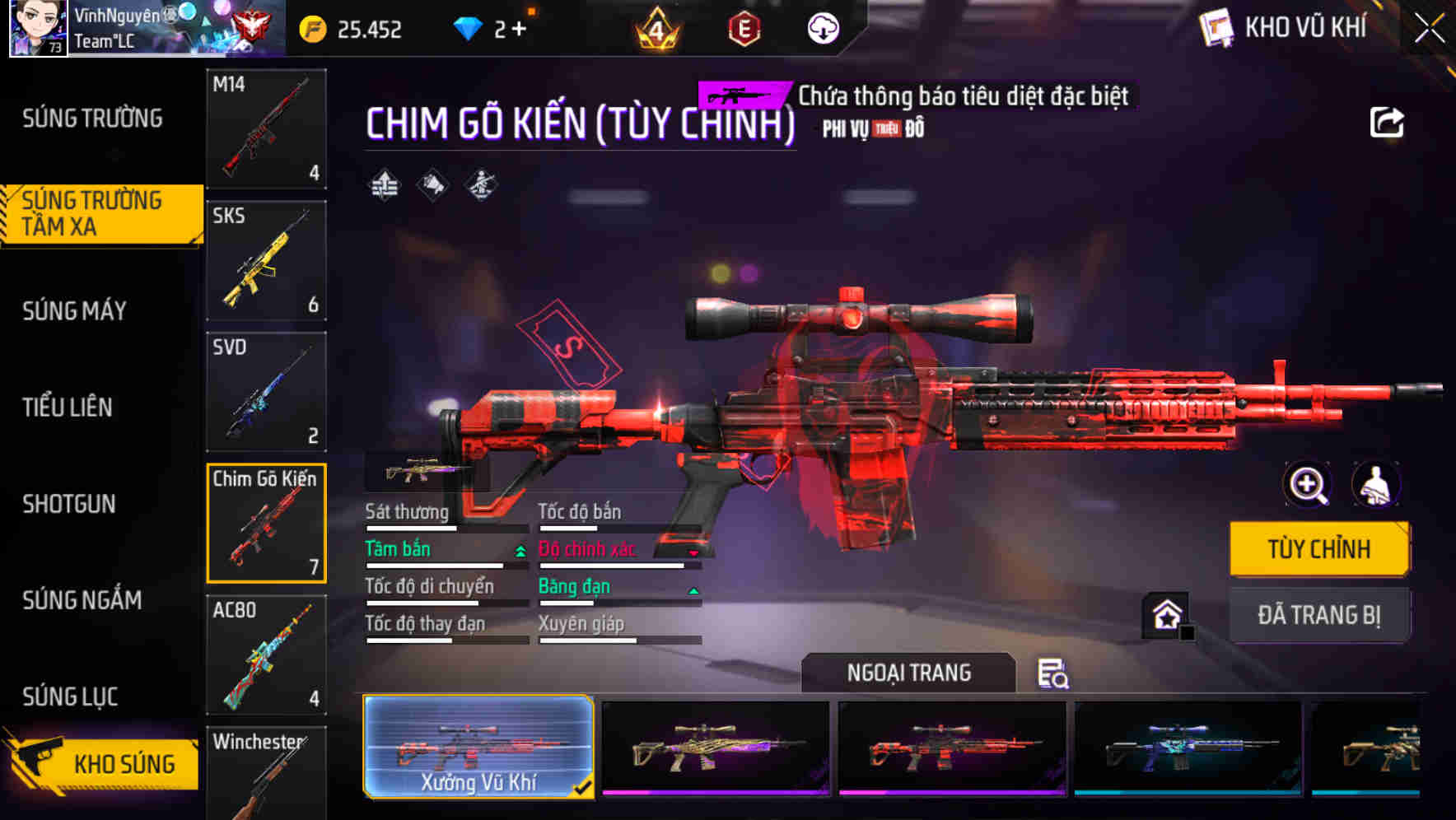Toggle equipped state via Đã Trang Bị

pyautogui.click(x=1319, y=615)
